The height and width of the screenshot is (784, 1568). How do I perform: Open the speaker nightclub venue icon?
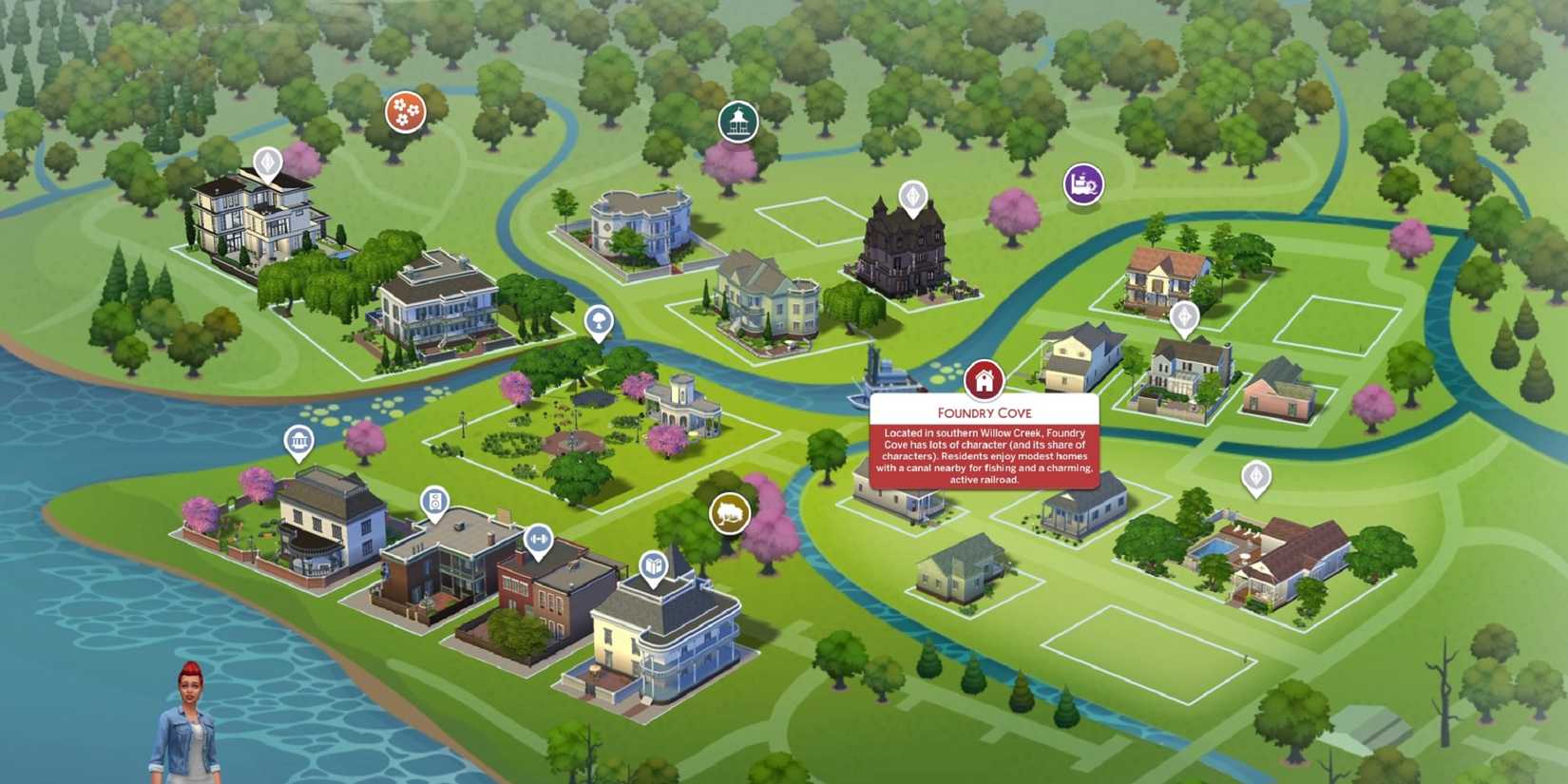tap(434, 501)
